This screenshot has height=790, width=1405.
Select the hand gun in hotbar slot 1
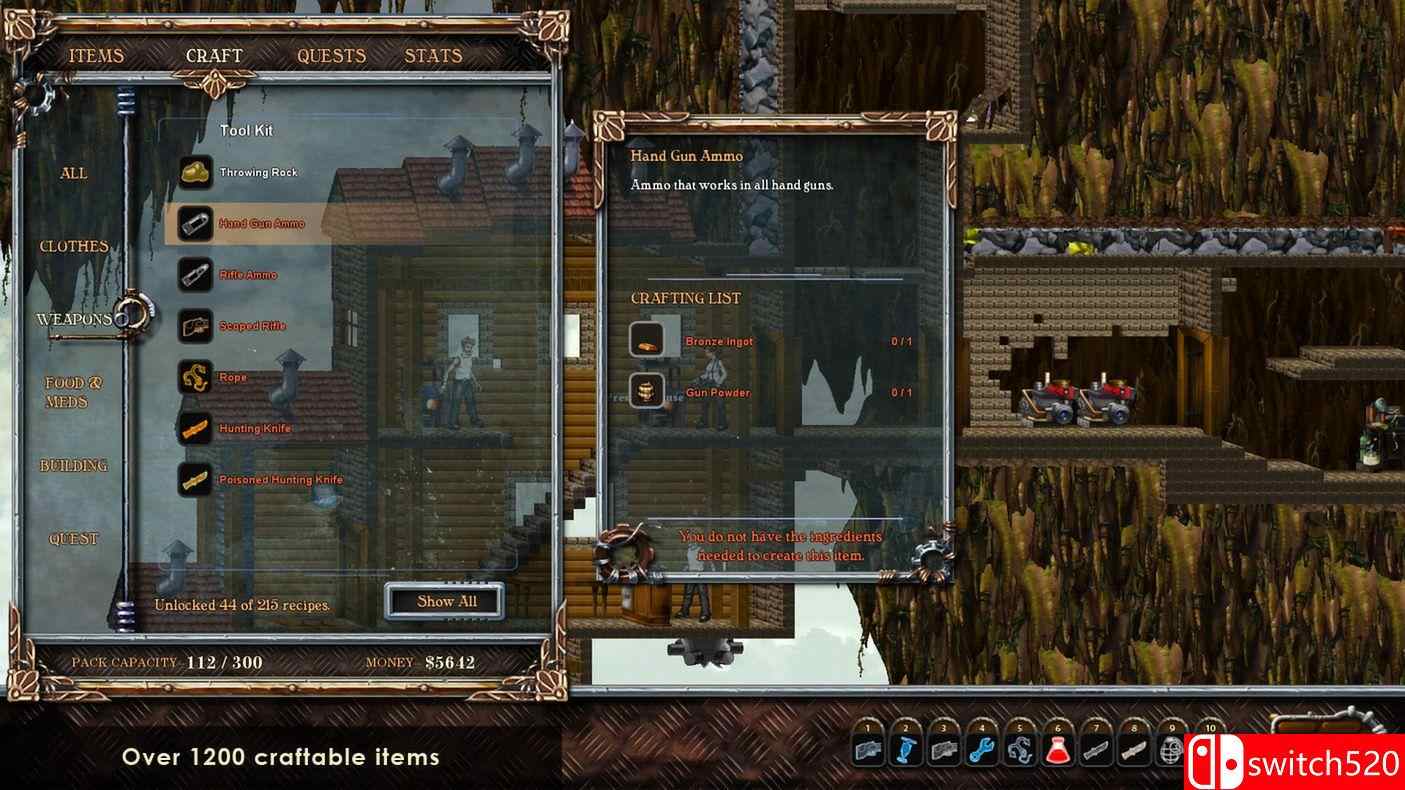pyautogui.click(x=866, y=747)
